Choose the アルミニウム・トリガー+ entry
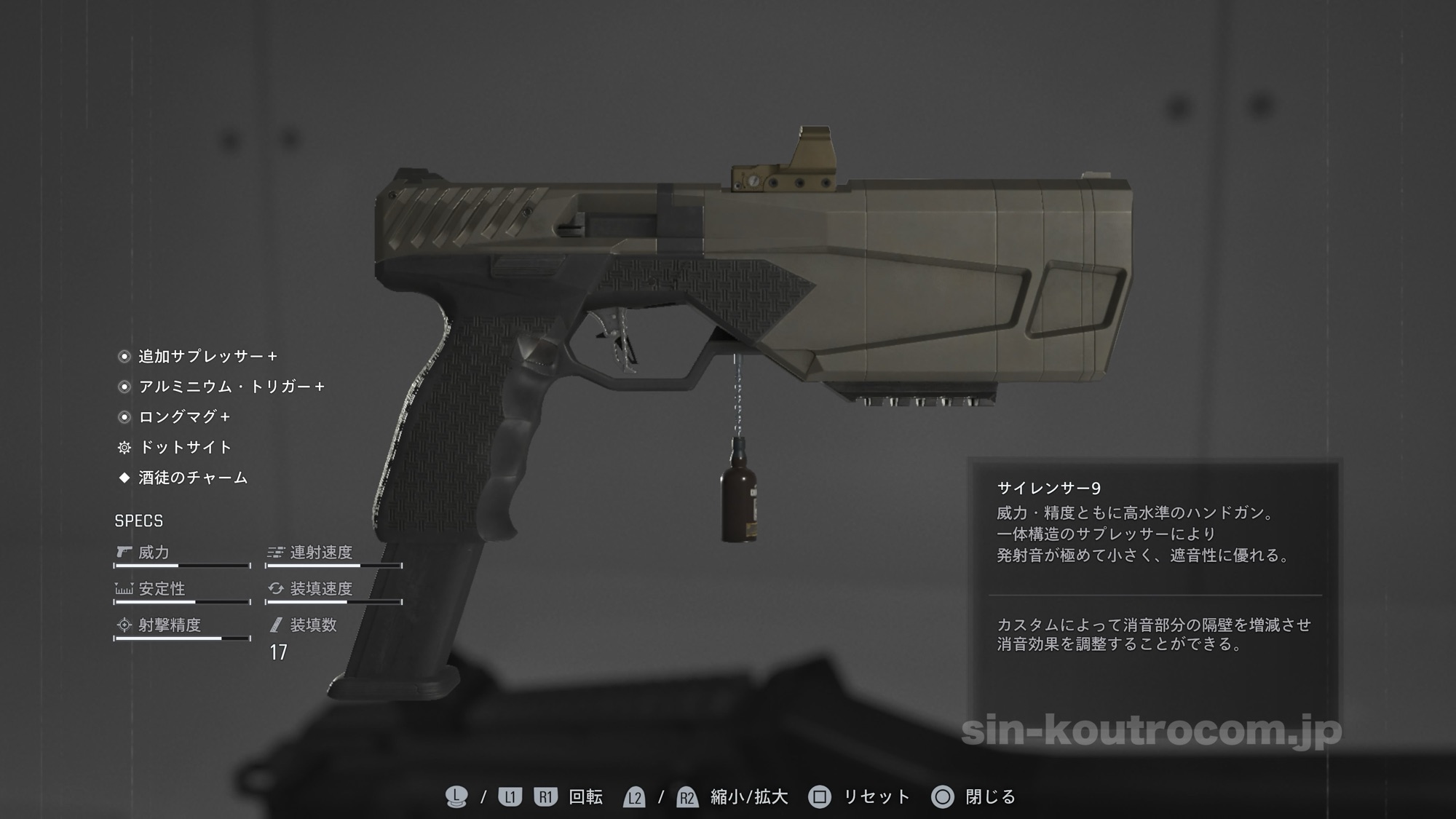The width and height of the screenshot is (1456, 819). (231, 387)
